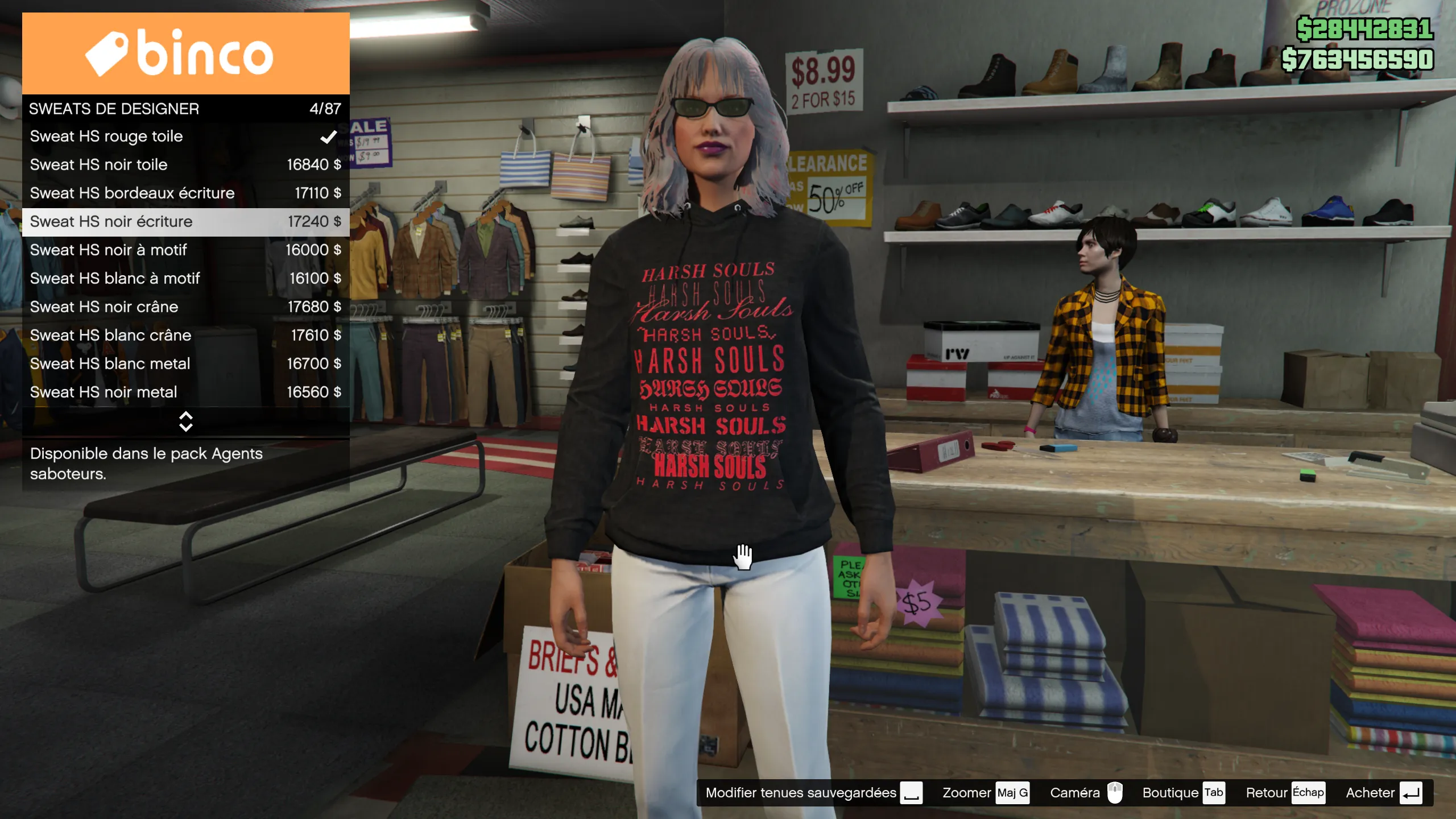Select highlighted Sweat HS noir écriture
The width and height of the screenshot is (1456, 819).
click(185, 222)
